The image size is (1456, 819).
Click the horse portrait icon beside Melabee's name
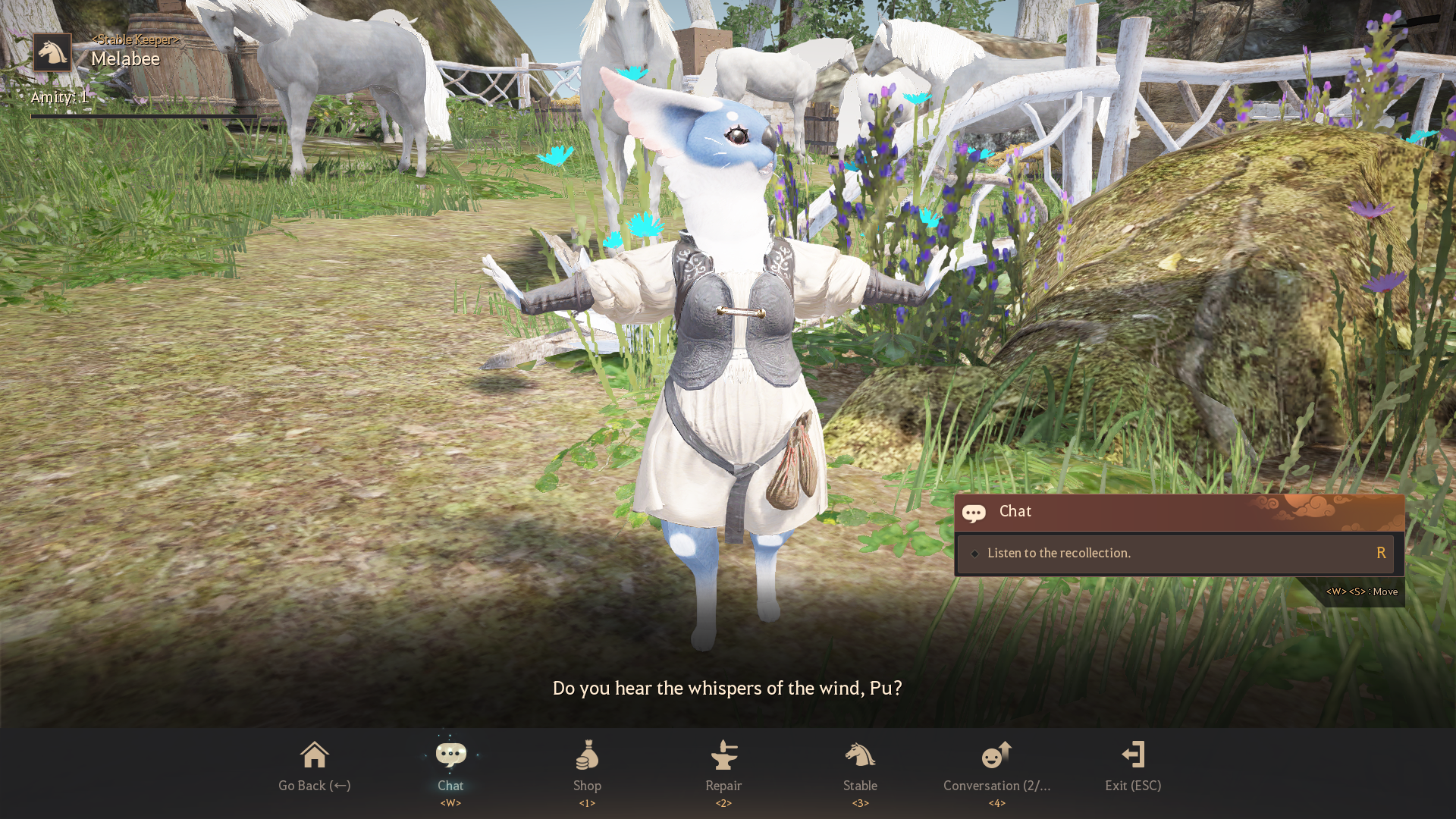[x=52, y=52]
